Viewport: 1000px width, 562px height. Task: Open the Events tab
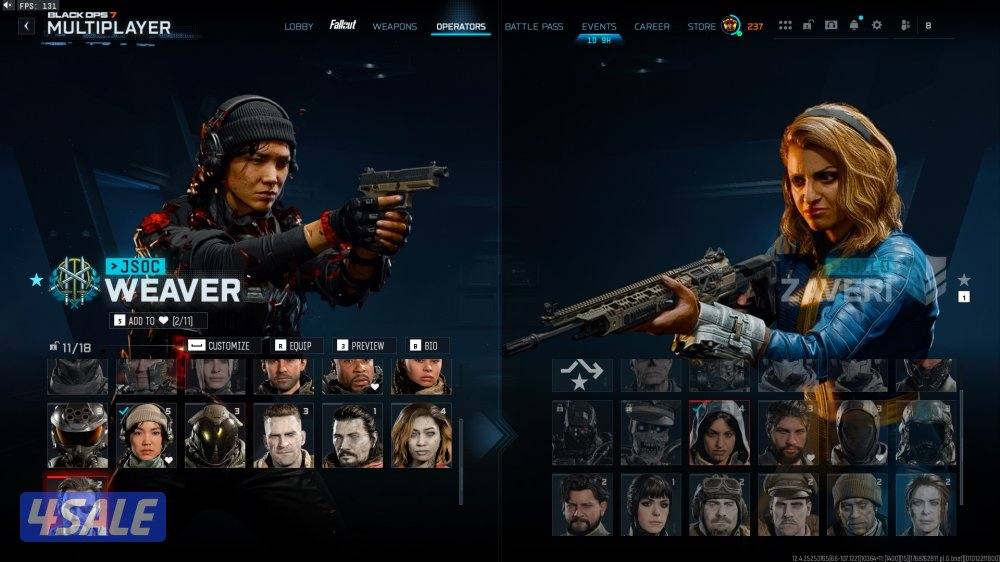599,26
